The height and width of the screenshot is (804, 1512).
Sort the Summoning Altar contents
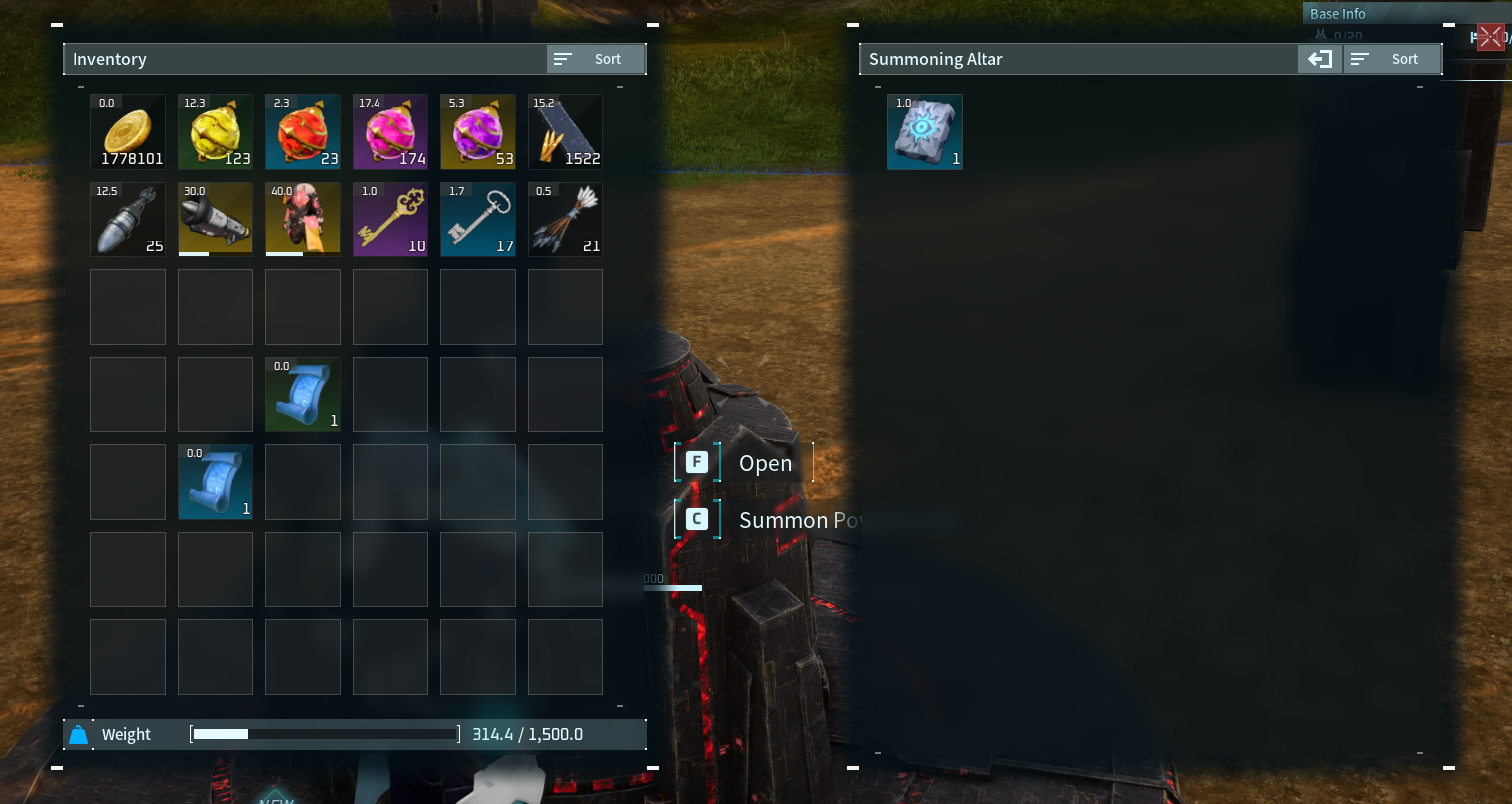(x=1392, y=58)
